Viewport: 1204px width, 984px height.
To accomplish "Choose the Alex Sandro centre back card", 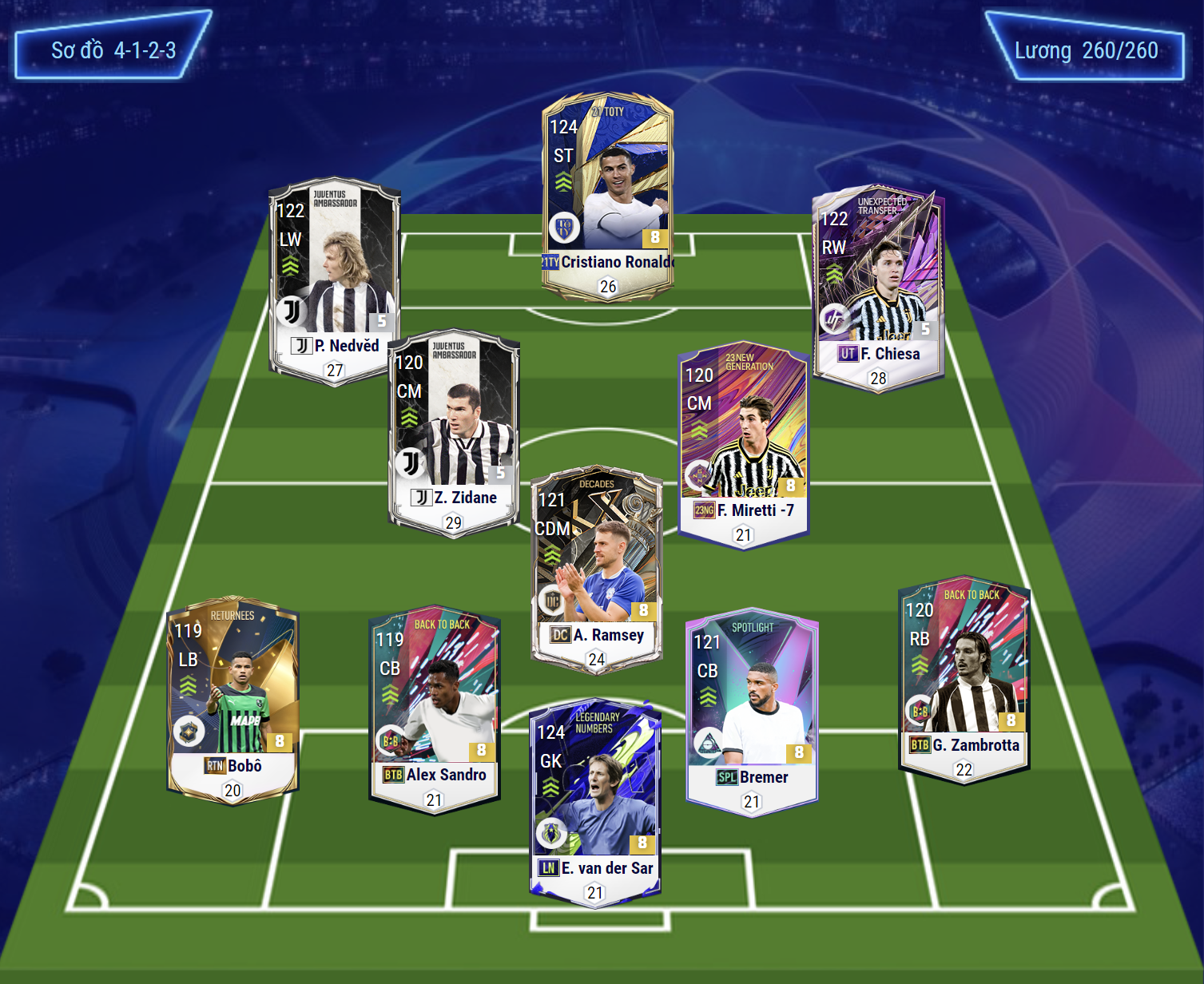I will (x=434, y=708).
